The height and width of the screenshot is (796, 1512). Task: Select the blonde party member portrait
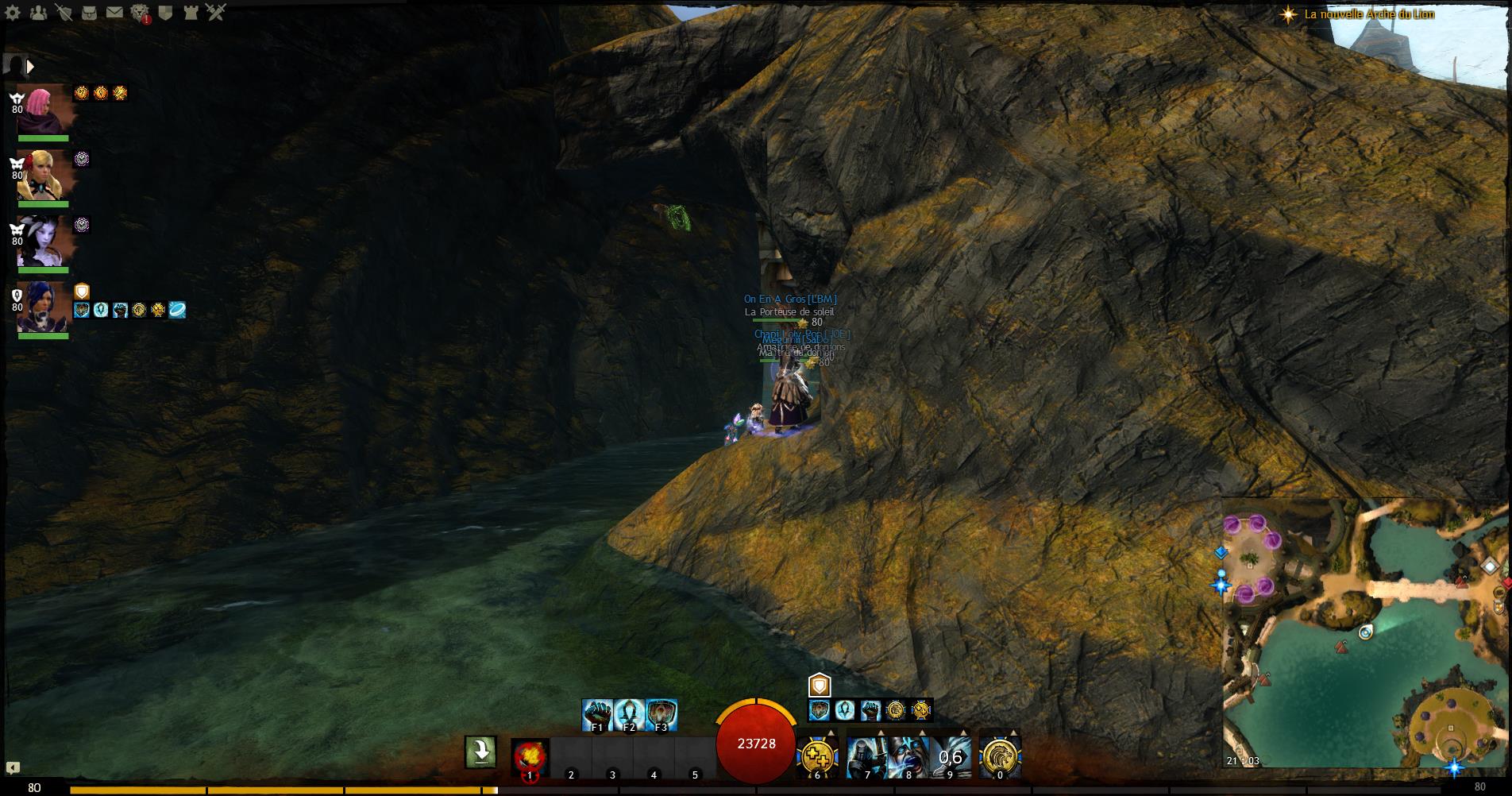tap(44, 176)
